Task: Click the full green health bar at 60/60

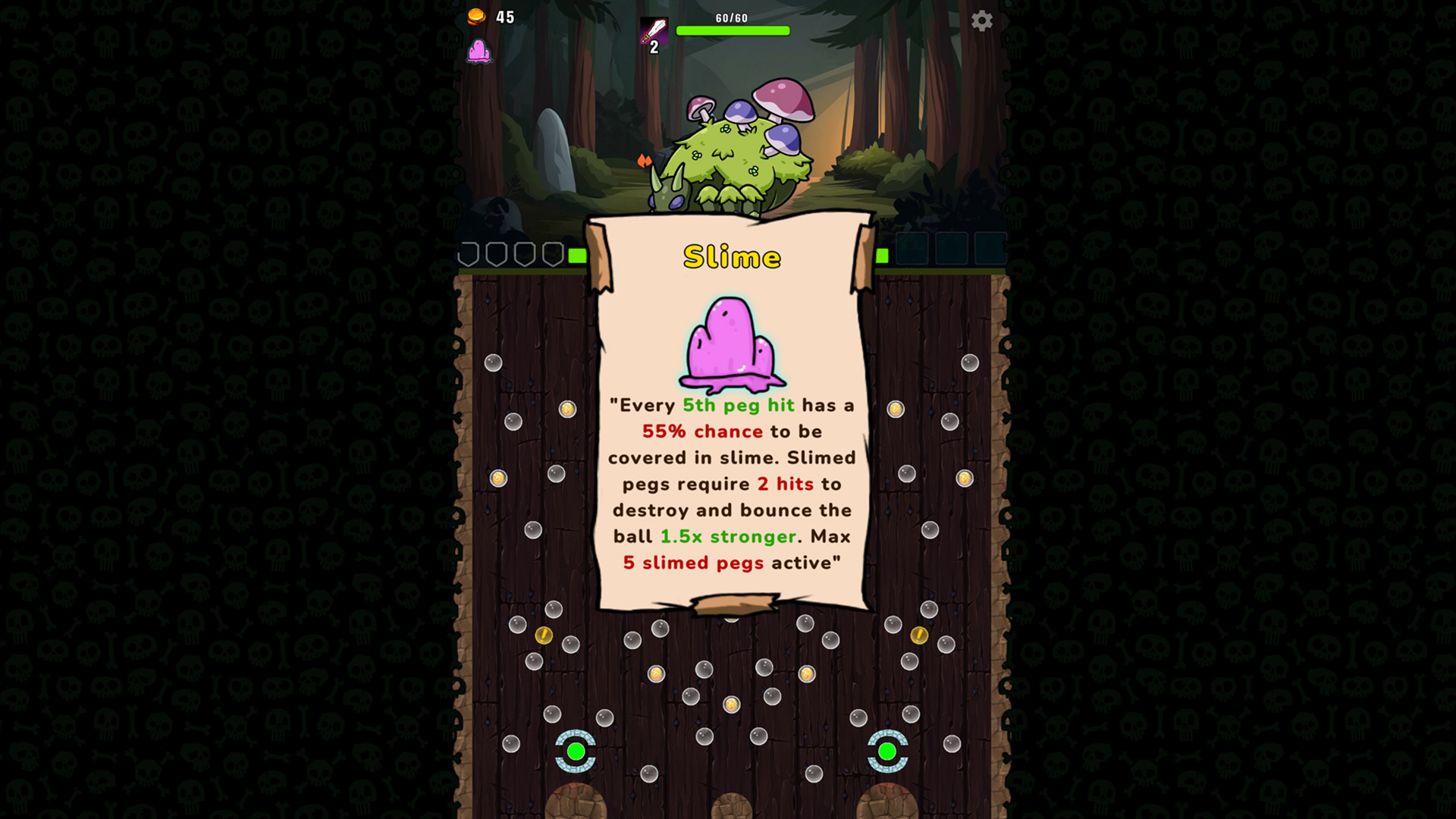Action: [733, 30]
